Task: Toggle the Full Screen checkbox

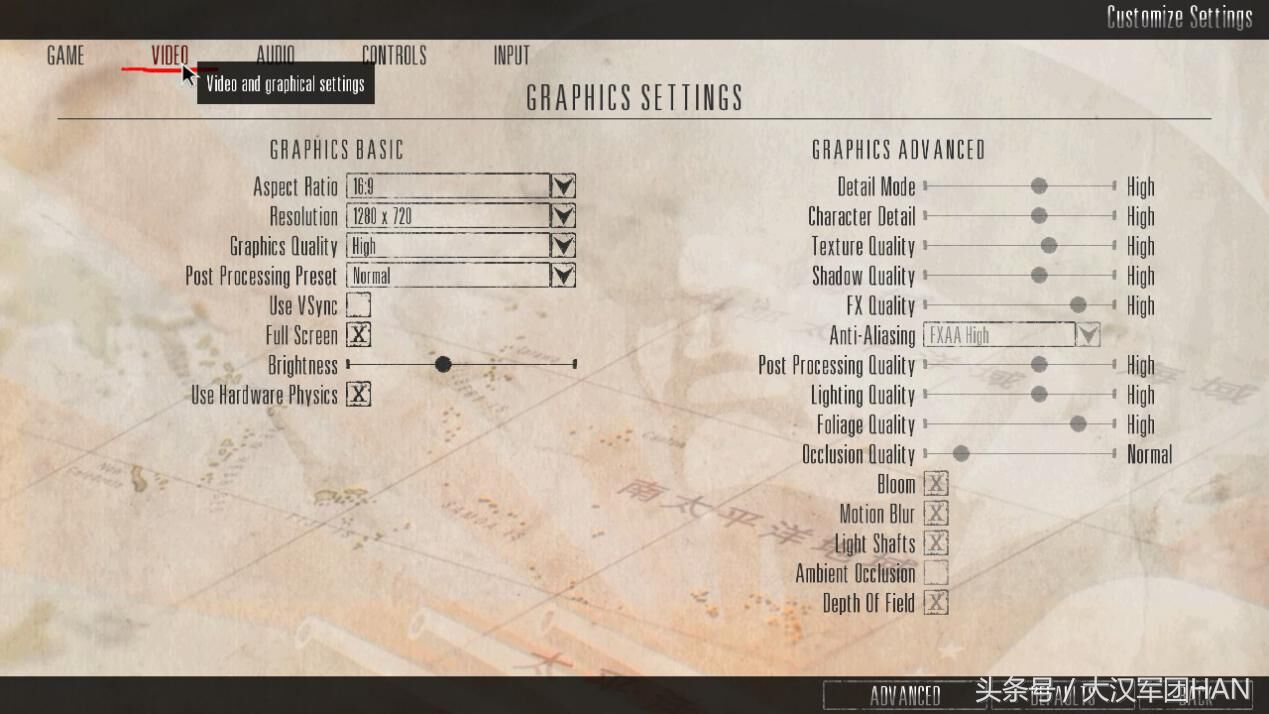Action: (358, 335)
